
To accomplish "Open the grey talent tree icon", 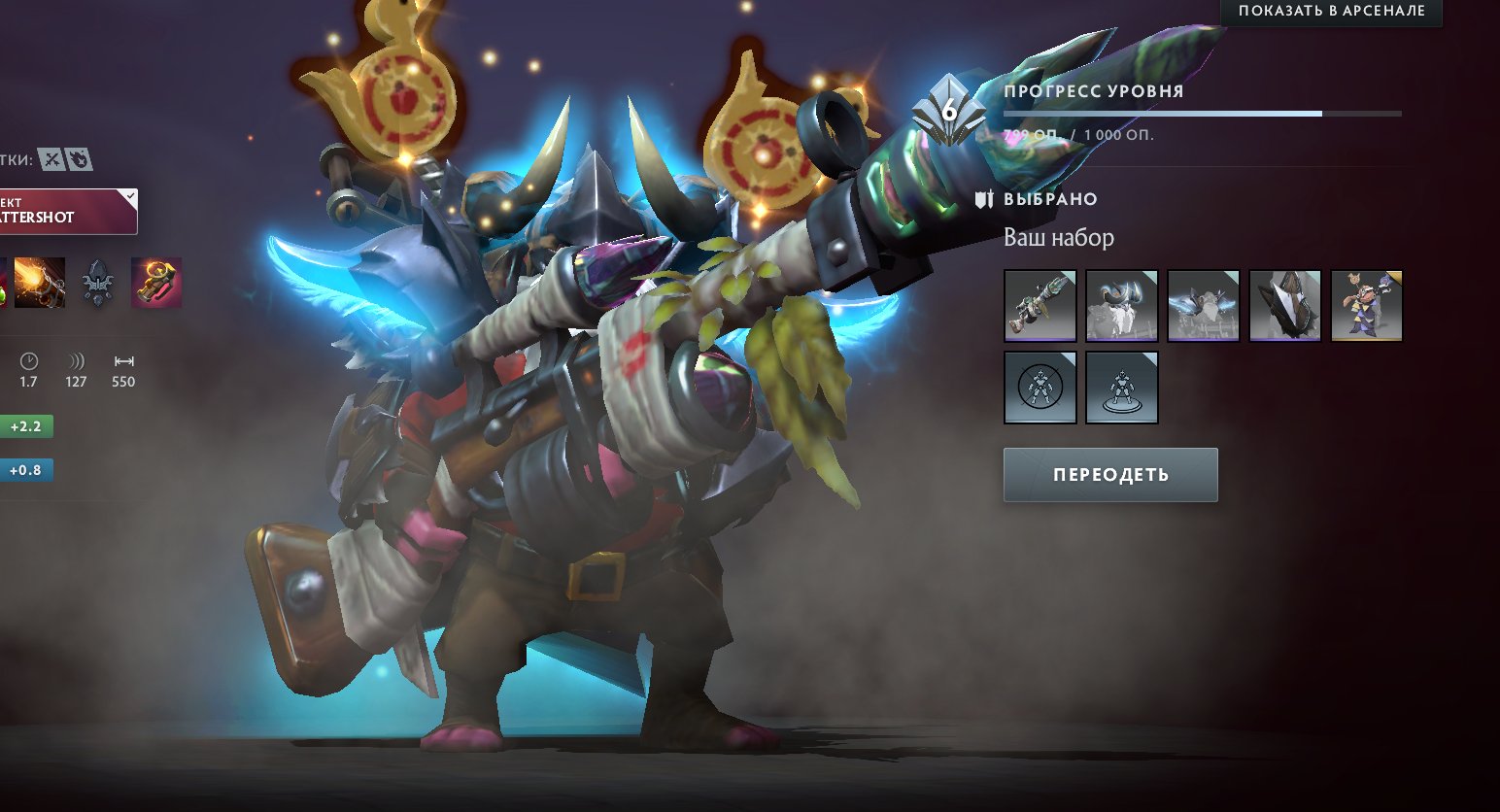I will [97, 283].
